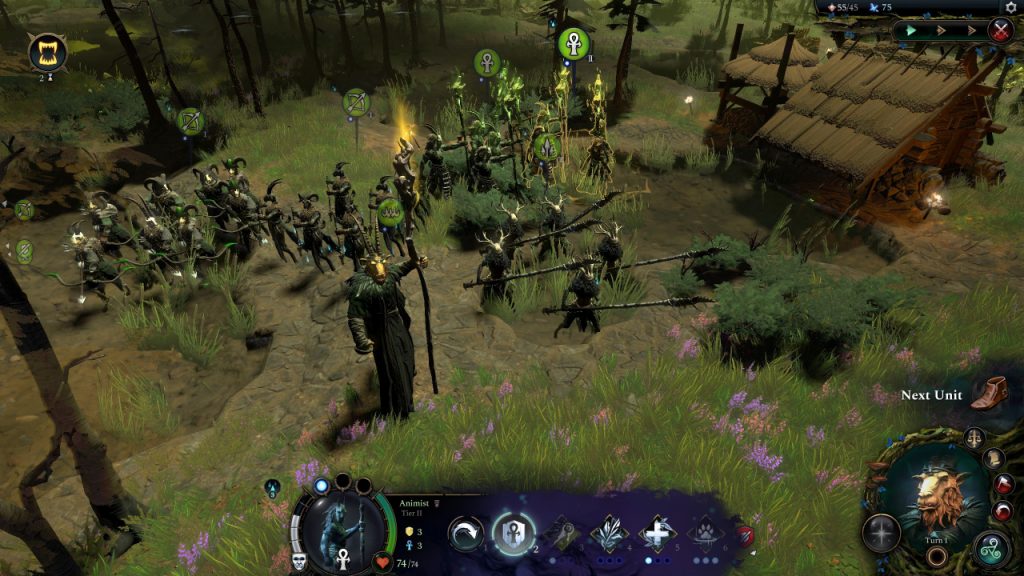Image resolution: width=1024 pixels, height=576 pixels.
Task: Open the balance scales icon
Action: 975,438
